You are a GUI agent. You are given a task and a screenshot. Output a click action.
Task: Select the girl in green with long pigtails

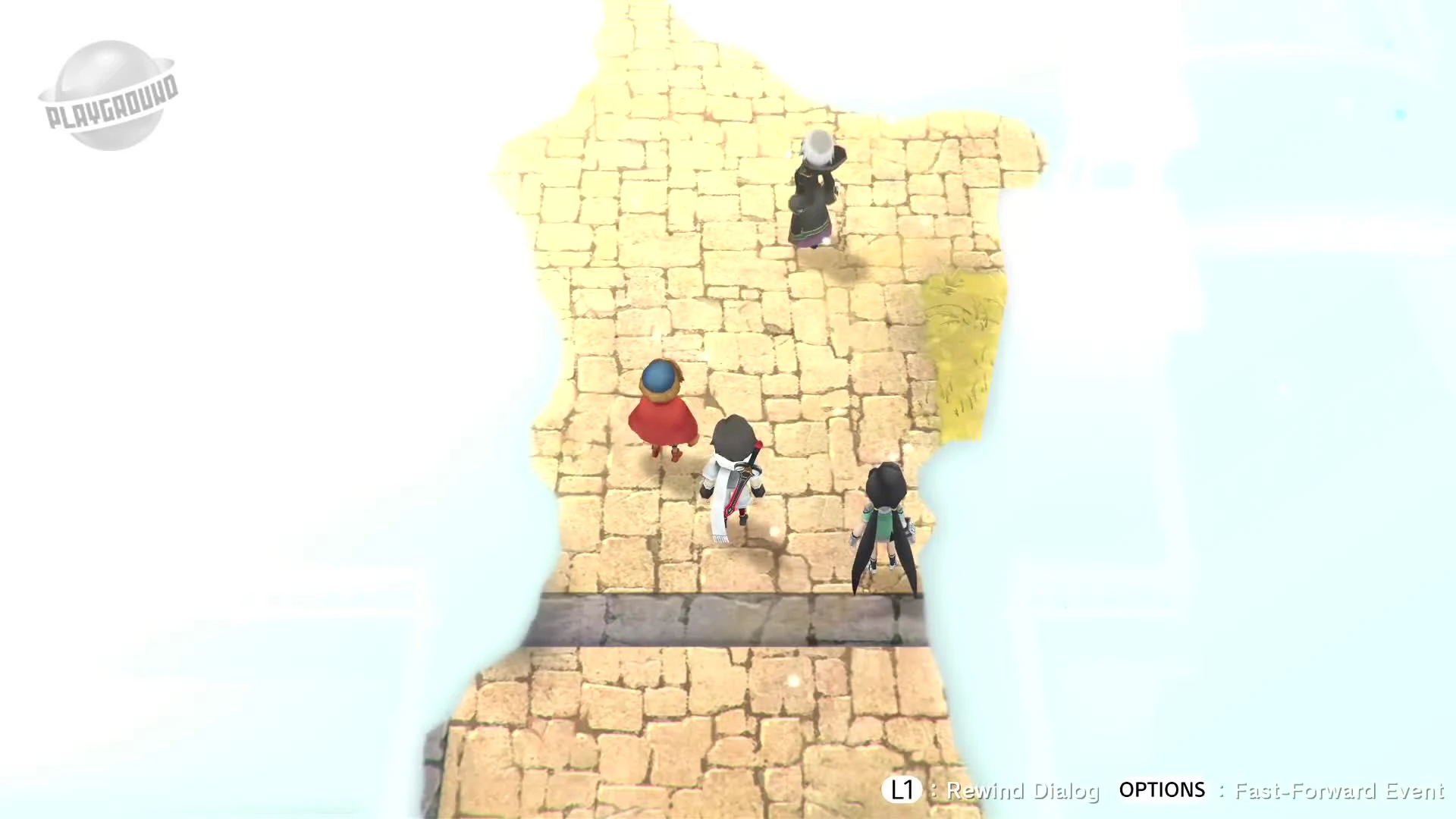point(883,523)
